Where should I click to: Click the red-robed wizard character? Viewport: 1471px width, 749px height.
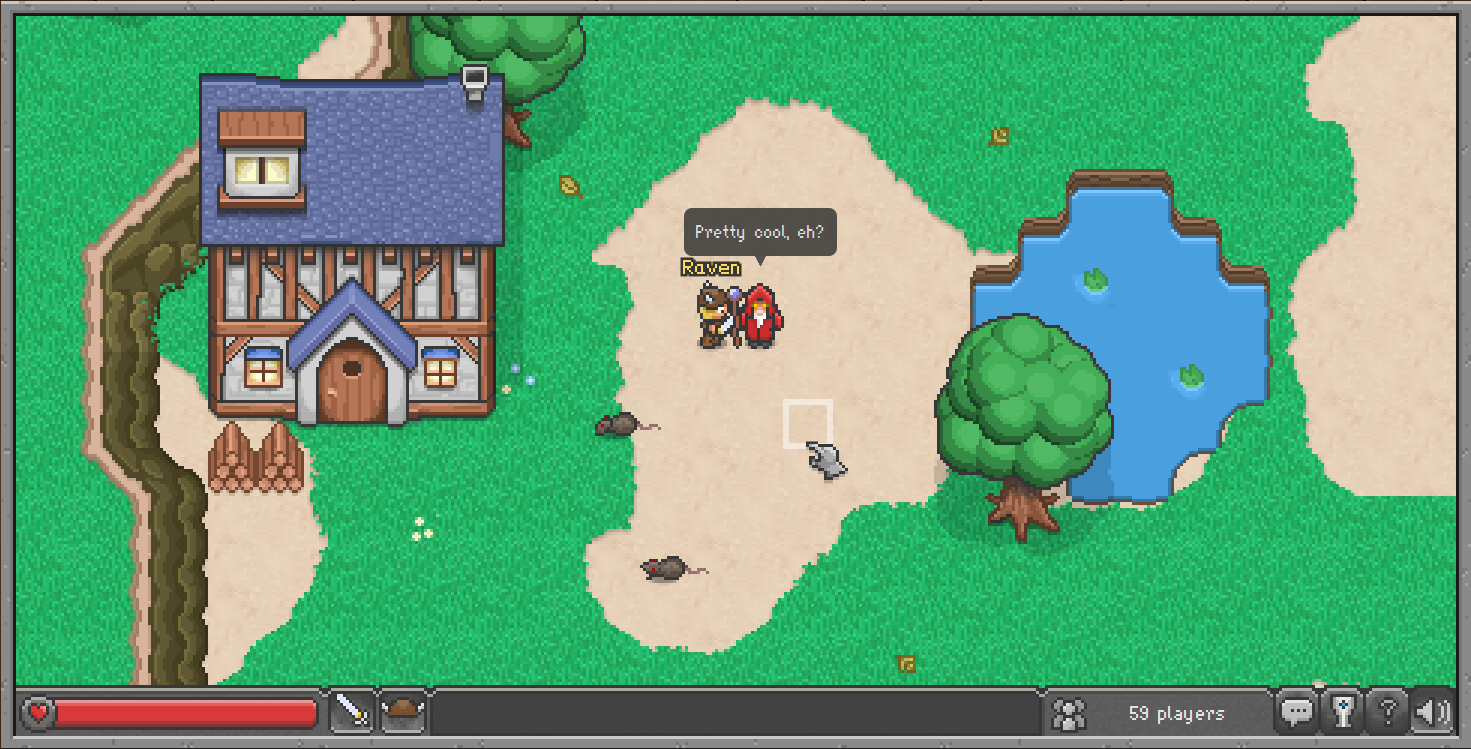(x=762, y=315)
